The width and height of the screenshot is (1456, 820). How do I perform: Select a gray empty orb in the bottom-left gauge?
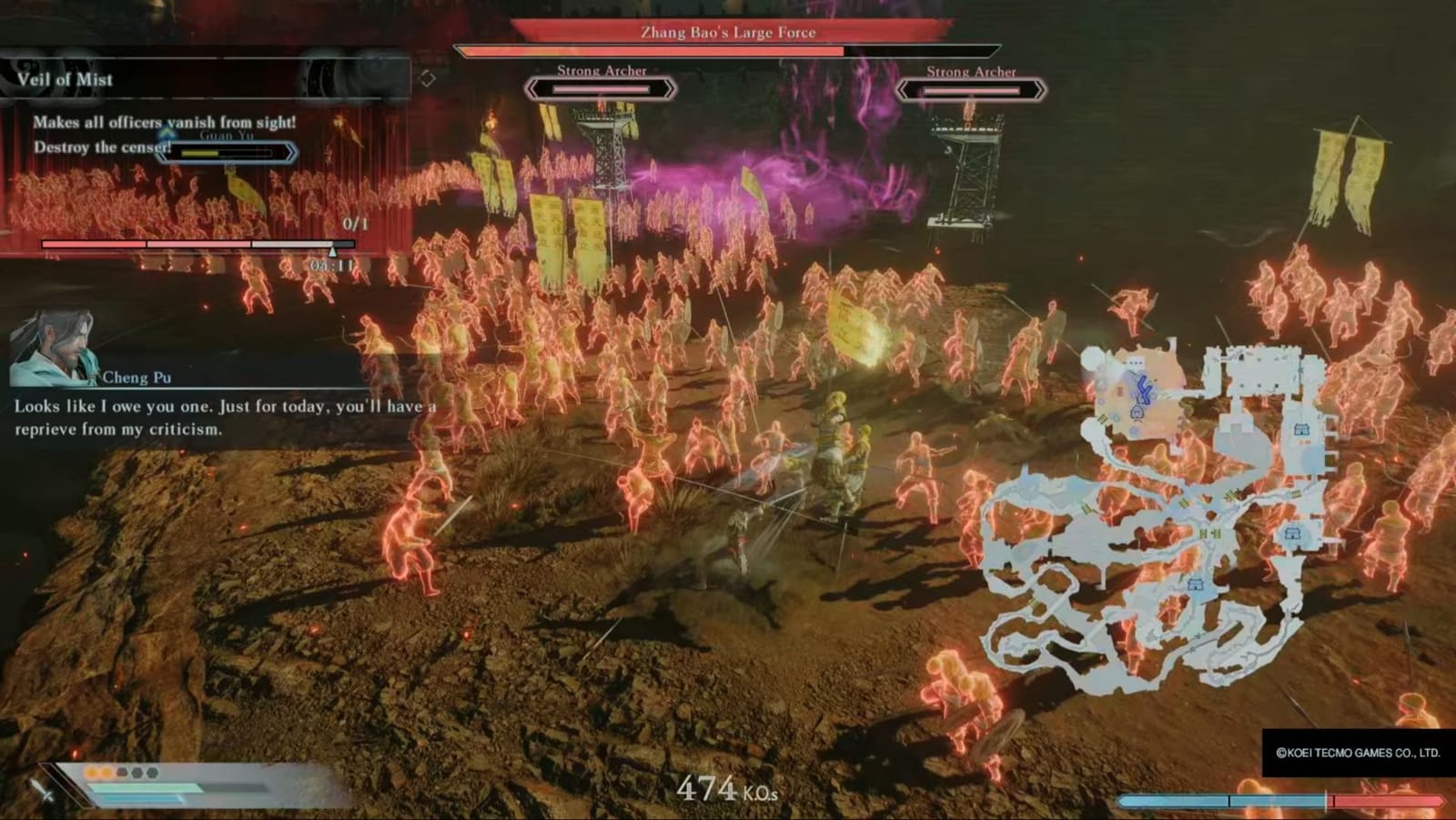136,773
